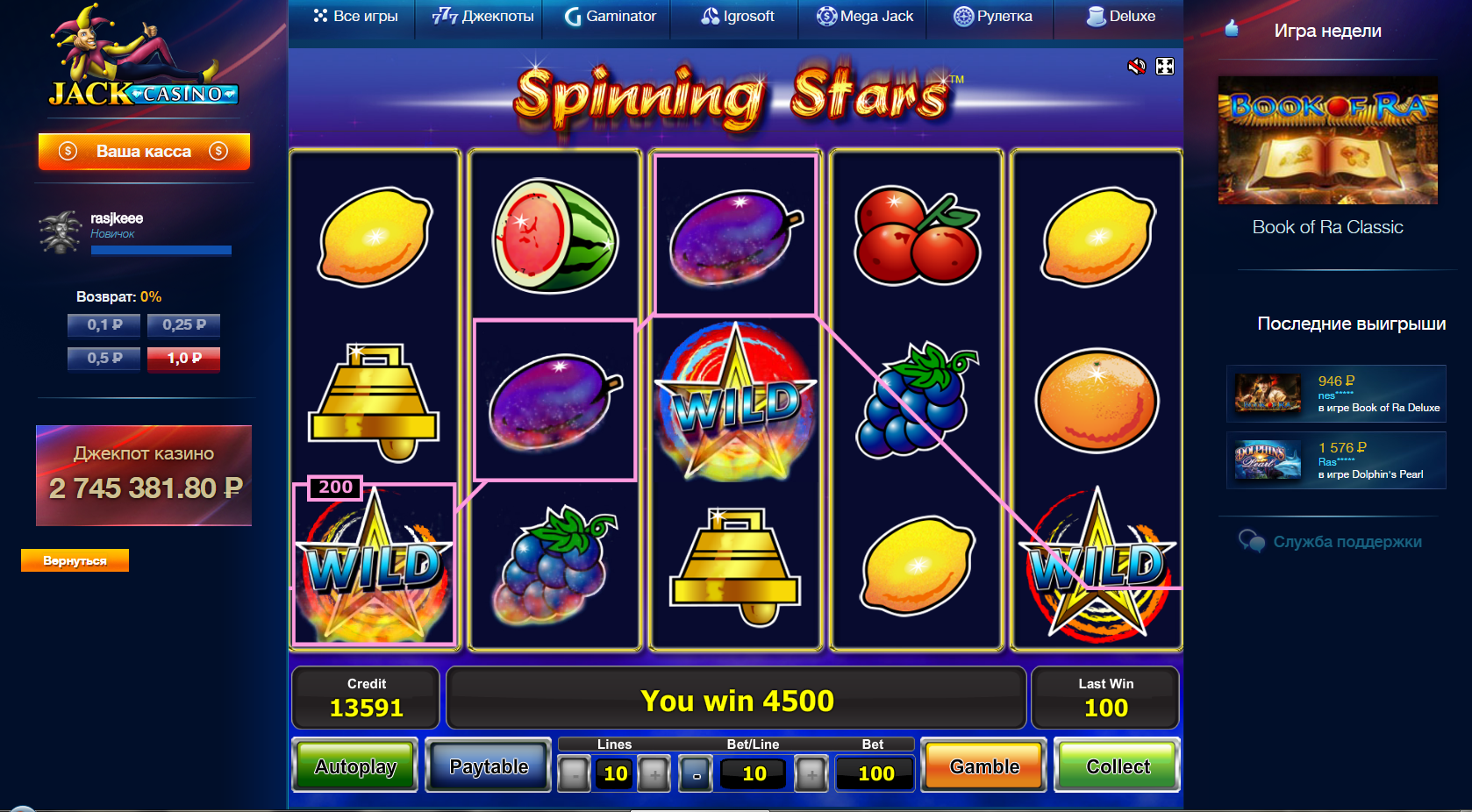Open the Gaminator games tab
Viewport: 1472px width, 812px height.
tap(611, 16)
